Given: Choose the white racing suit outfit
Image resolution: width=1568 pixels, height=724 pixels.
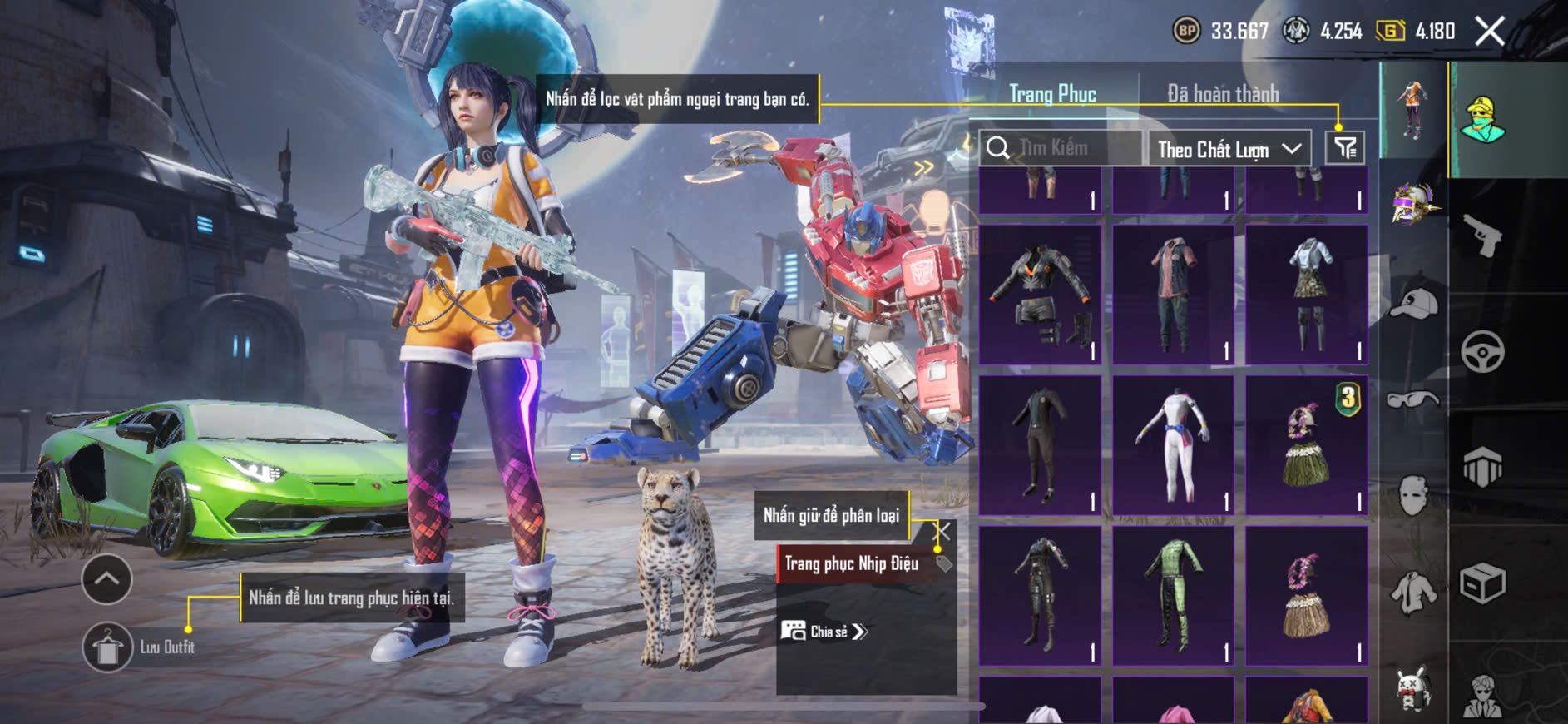Looking at the screenshot, I should pyautogui.click(x=1174, y=445).
